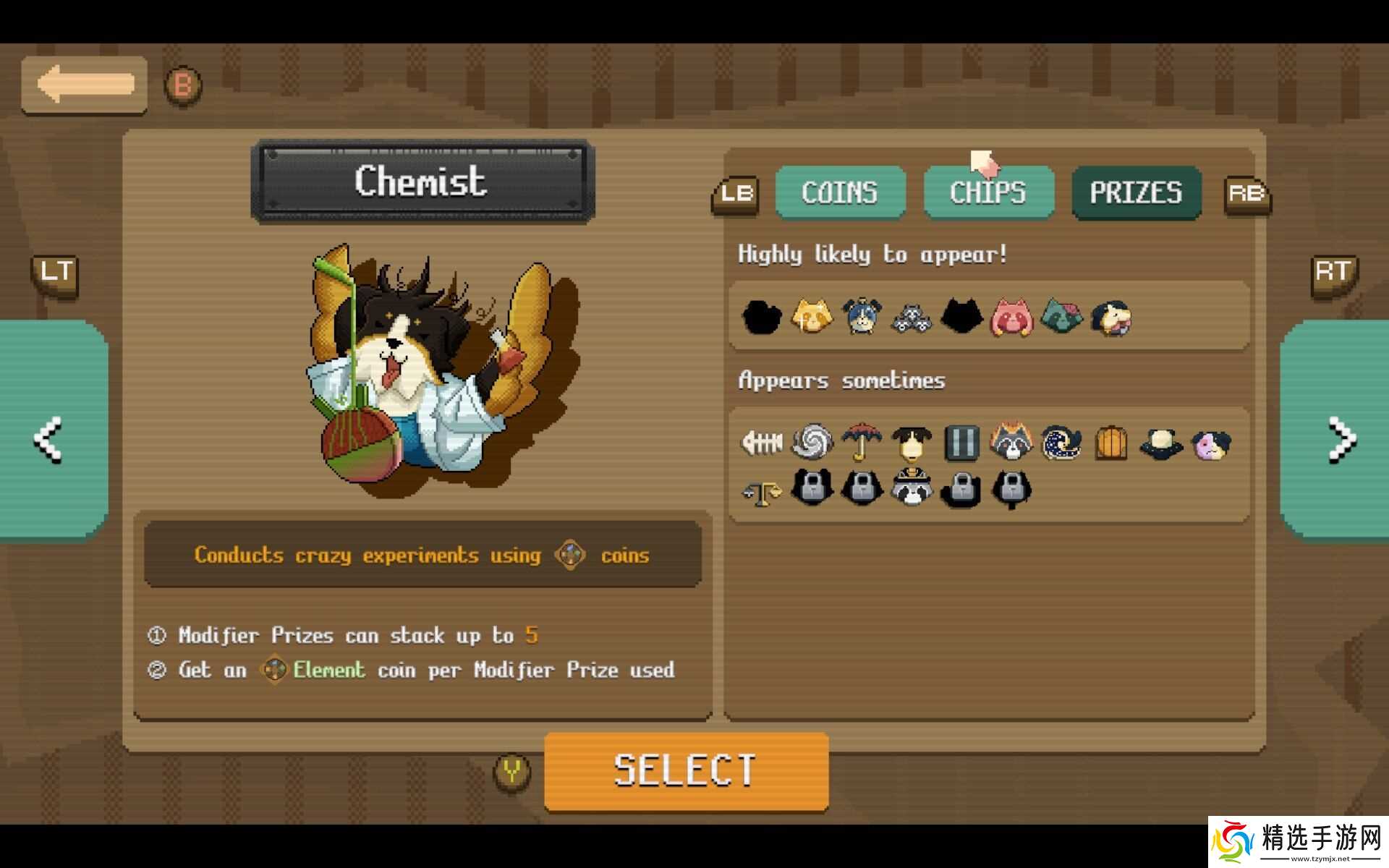This screenshot has width=1389, height=868.
Task: Inspect the golden raccoon prize
Action: point(812,317)
